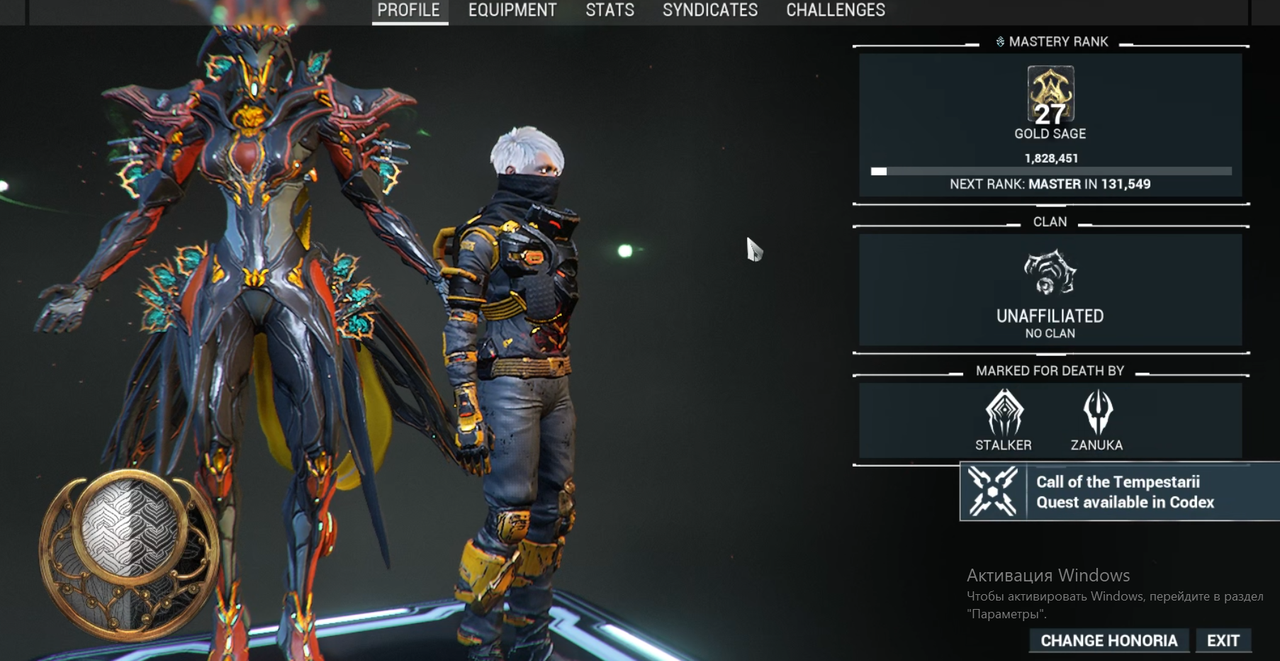
Task: Select the Zanuka death mark icon
Action: [x=1097, y=412]
